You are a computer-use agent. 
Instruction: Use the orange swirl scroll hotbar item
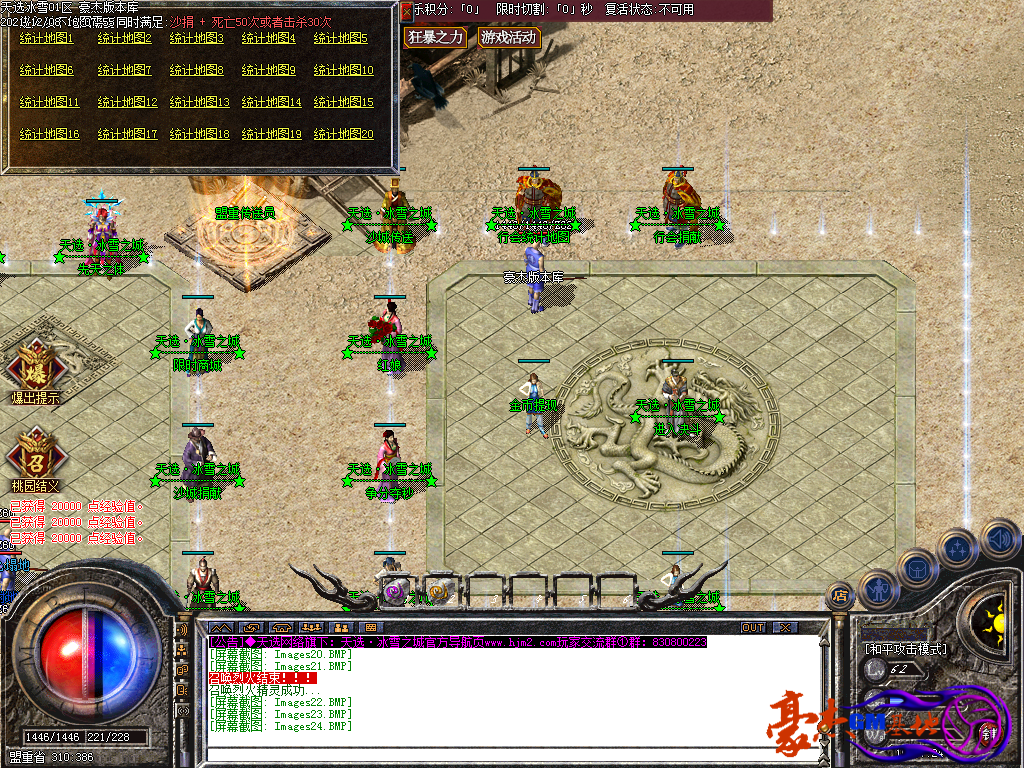438,591
